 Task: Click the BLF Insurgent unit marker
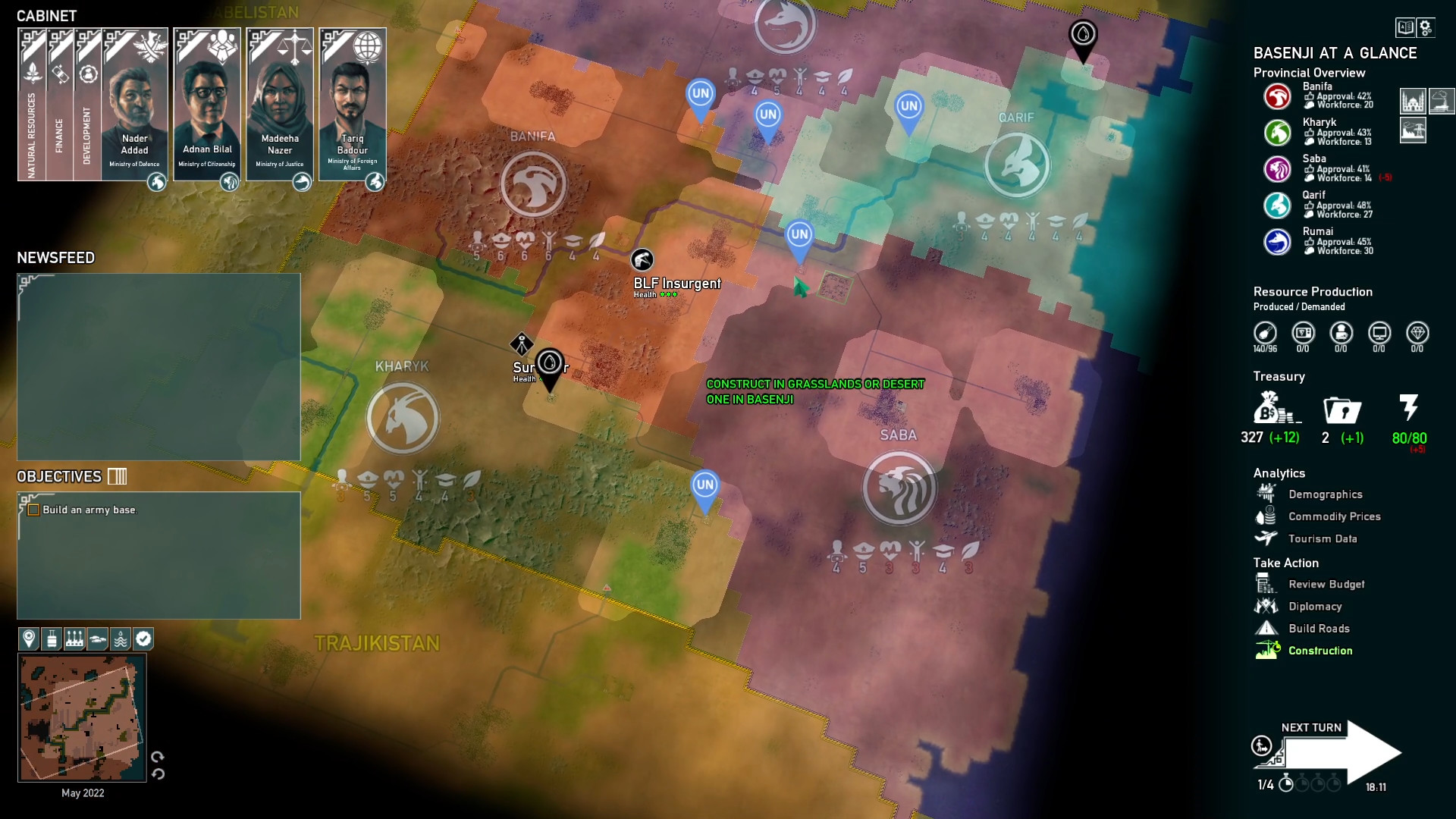click(x=641, y=262)
